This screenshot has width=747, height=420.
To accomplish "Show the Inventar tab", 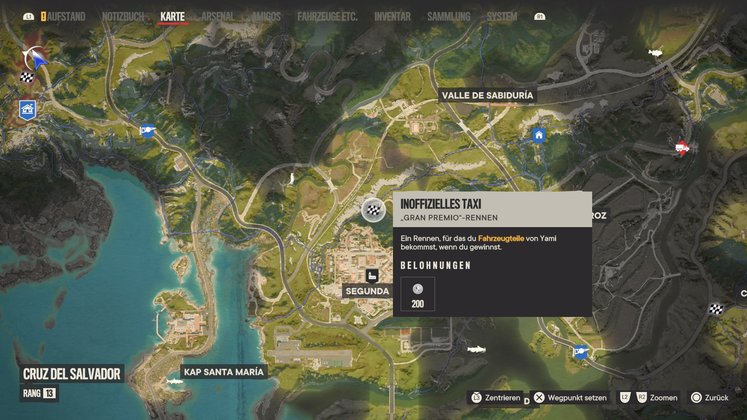I will point(392,16).
